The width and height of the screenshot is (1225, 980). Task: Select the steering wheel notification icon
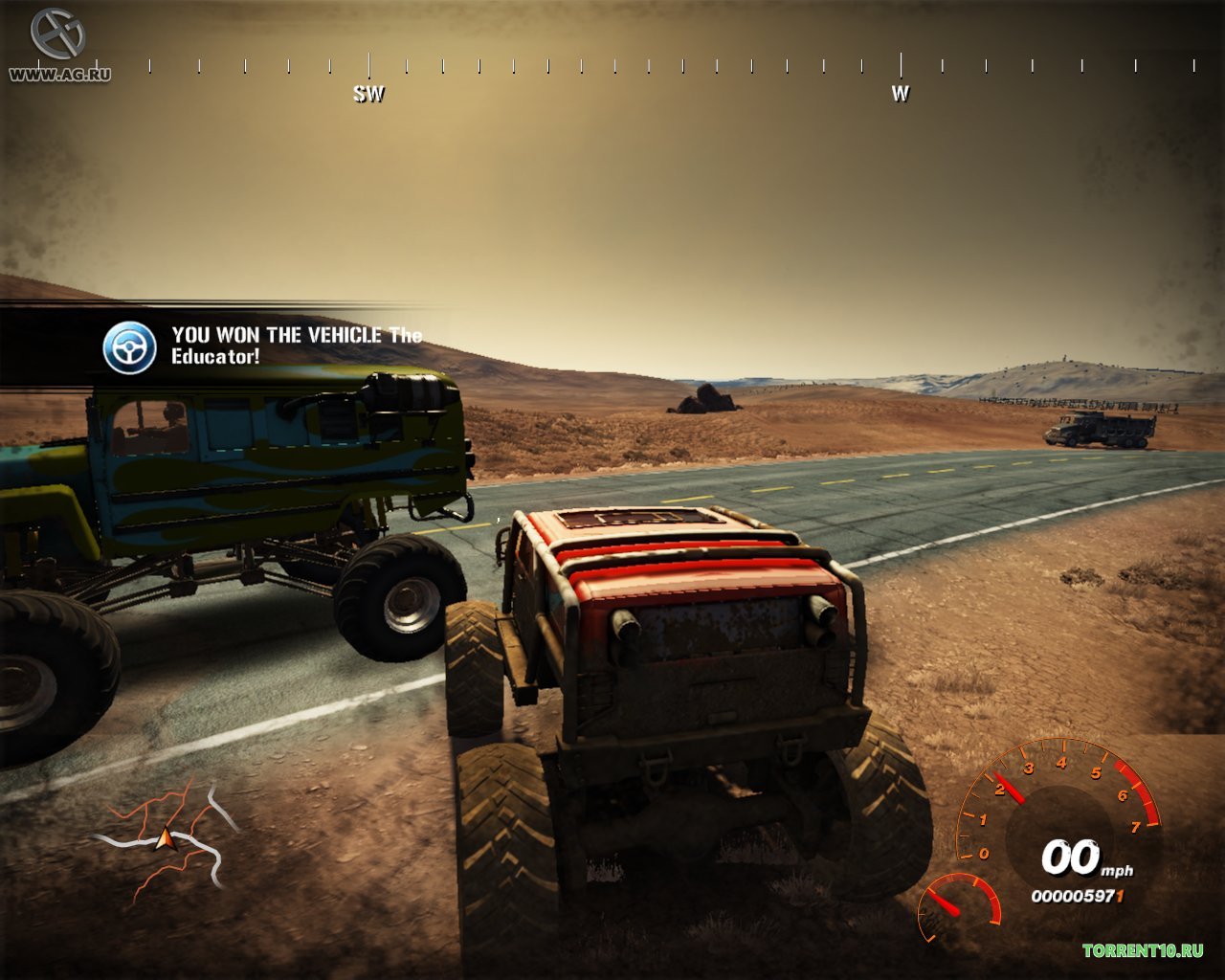129,347
